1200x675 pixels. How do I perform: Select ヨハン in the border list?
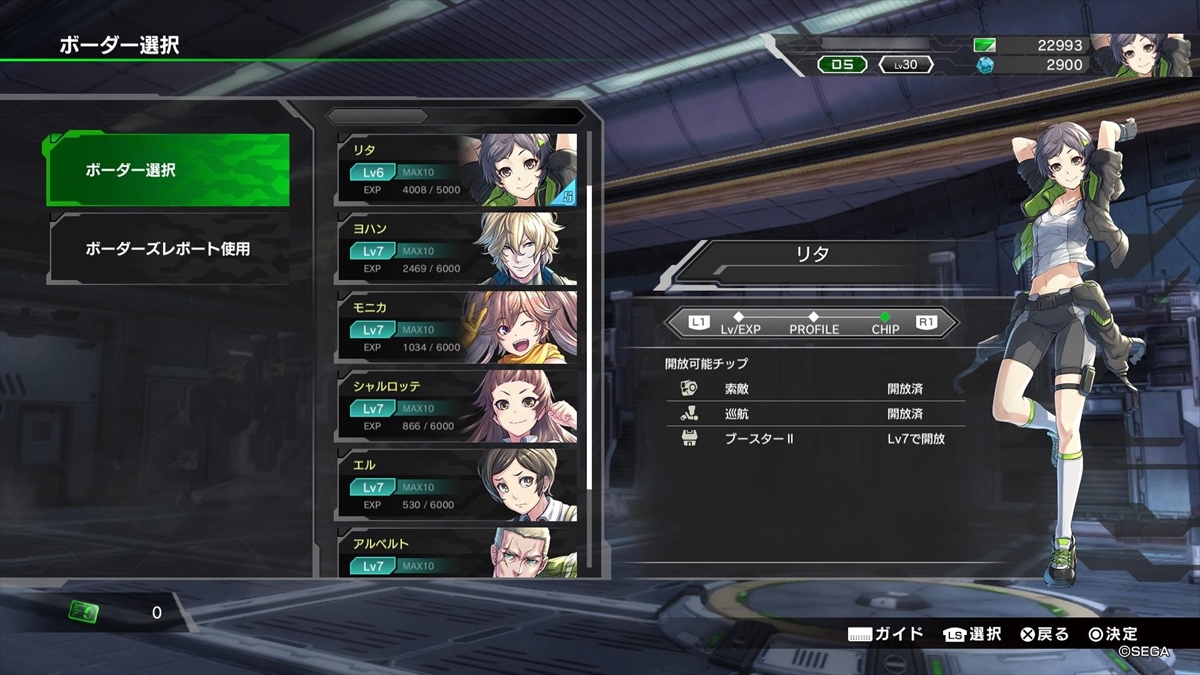click(458, 249)
